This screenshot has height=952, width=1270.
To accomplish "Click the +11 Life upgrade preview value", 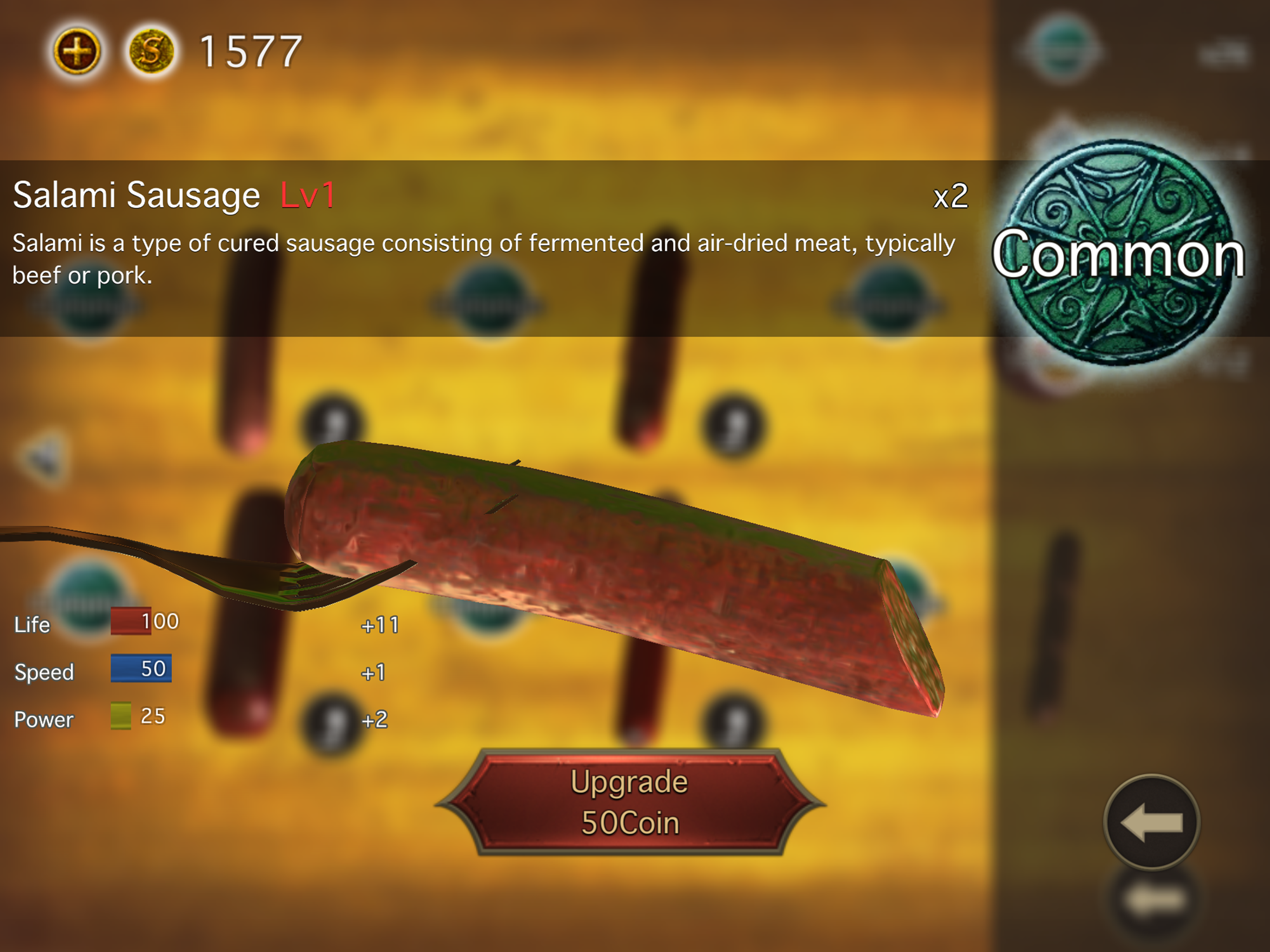I will coord(380,624).
